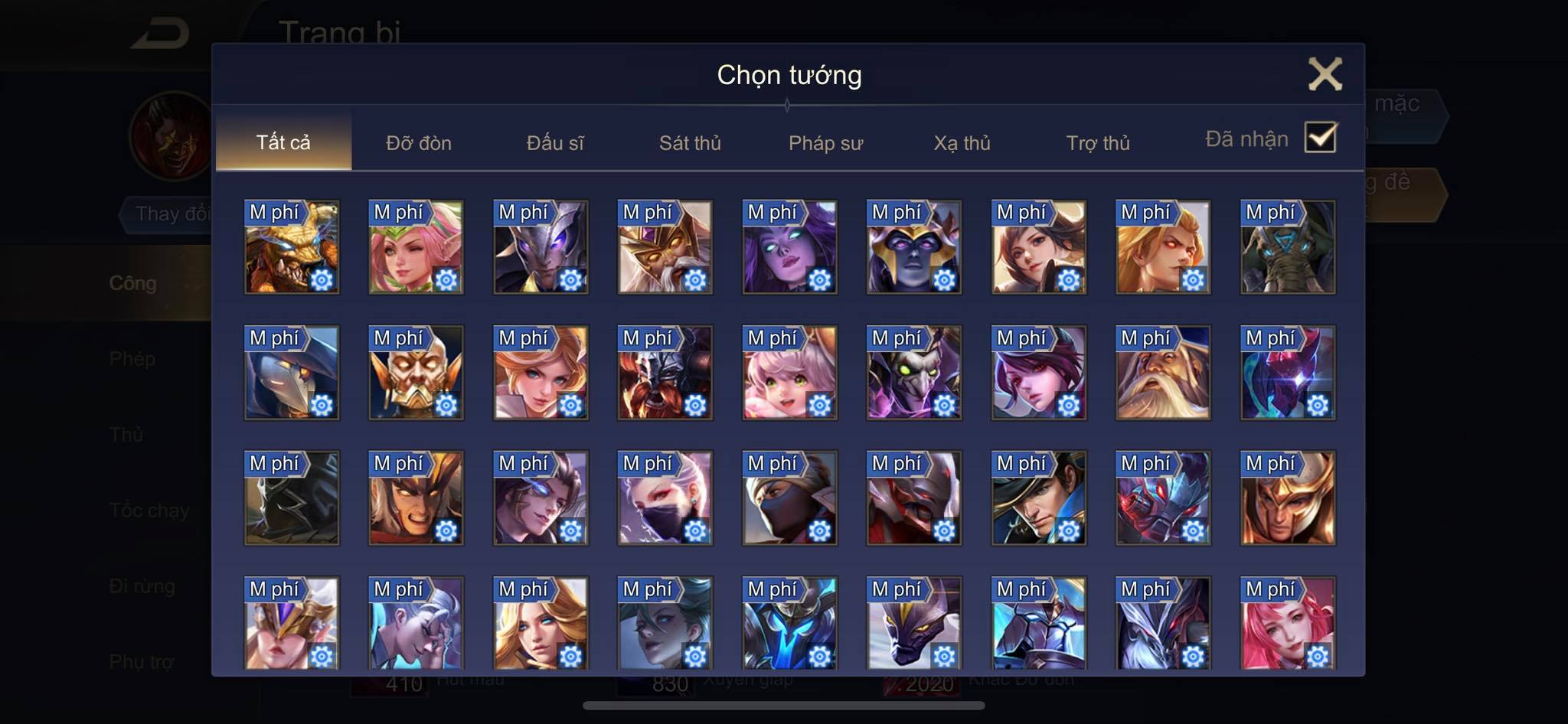The width and height of the screenshot is (1568, 724).
Task: Switch to the Pháp sư tab
Action: pyautogui.click(x=825, y=143)
